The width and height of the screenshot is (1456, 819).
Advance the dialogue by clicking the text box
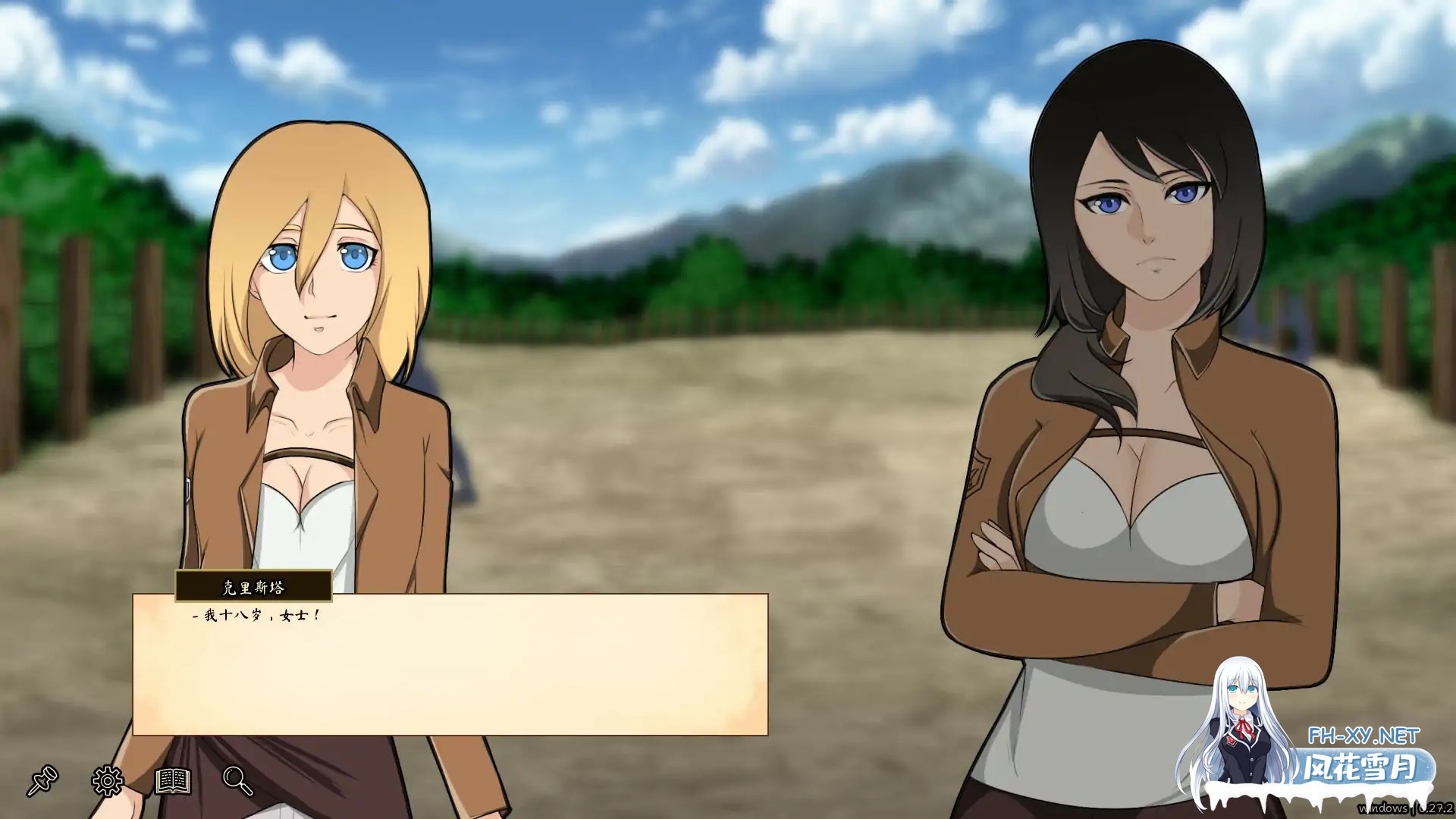tap(450, 667)
